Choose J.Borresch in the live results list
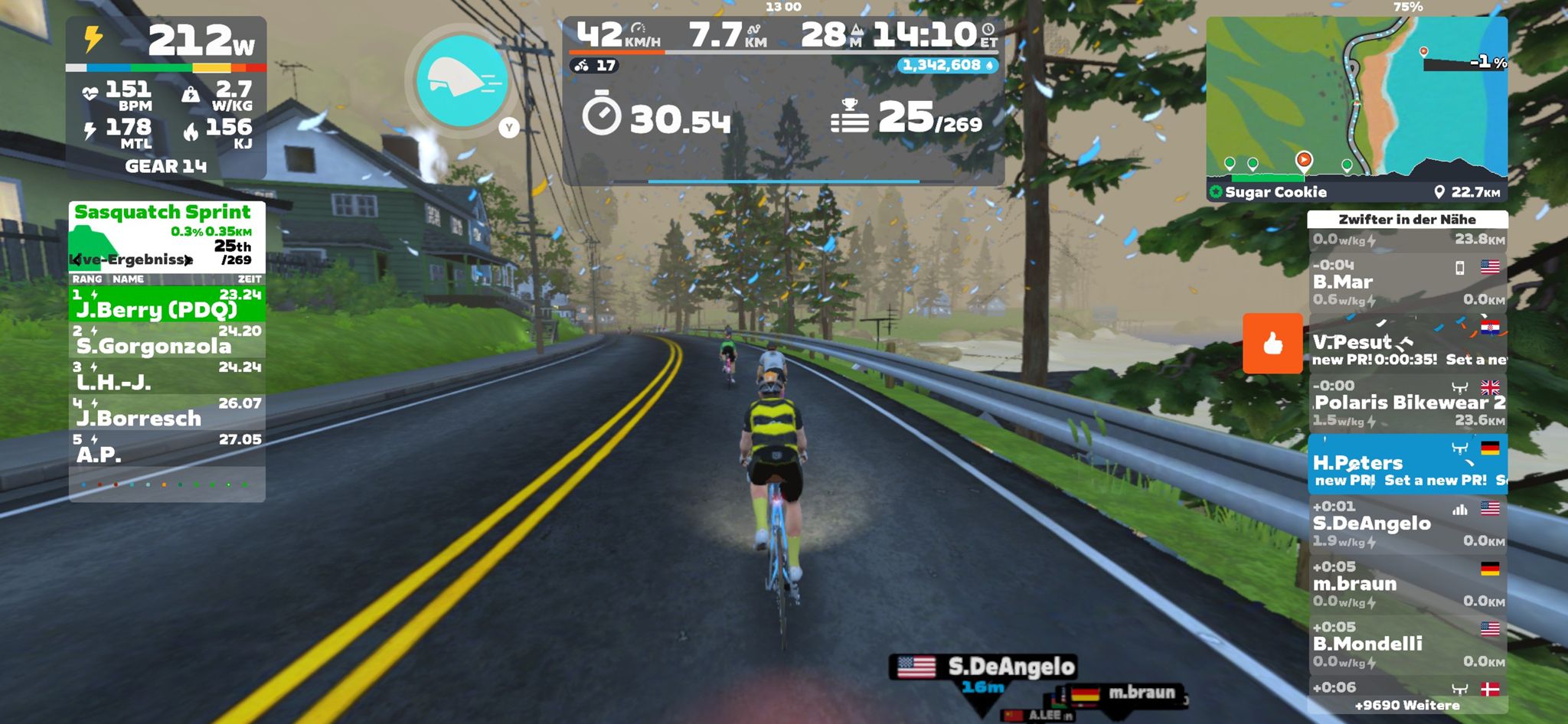 click(x=167, y=413)
